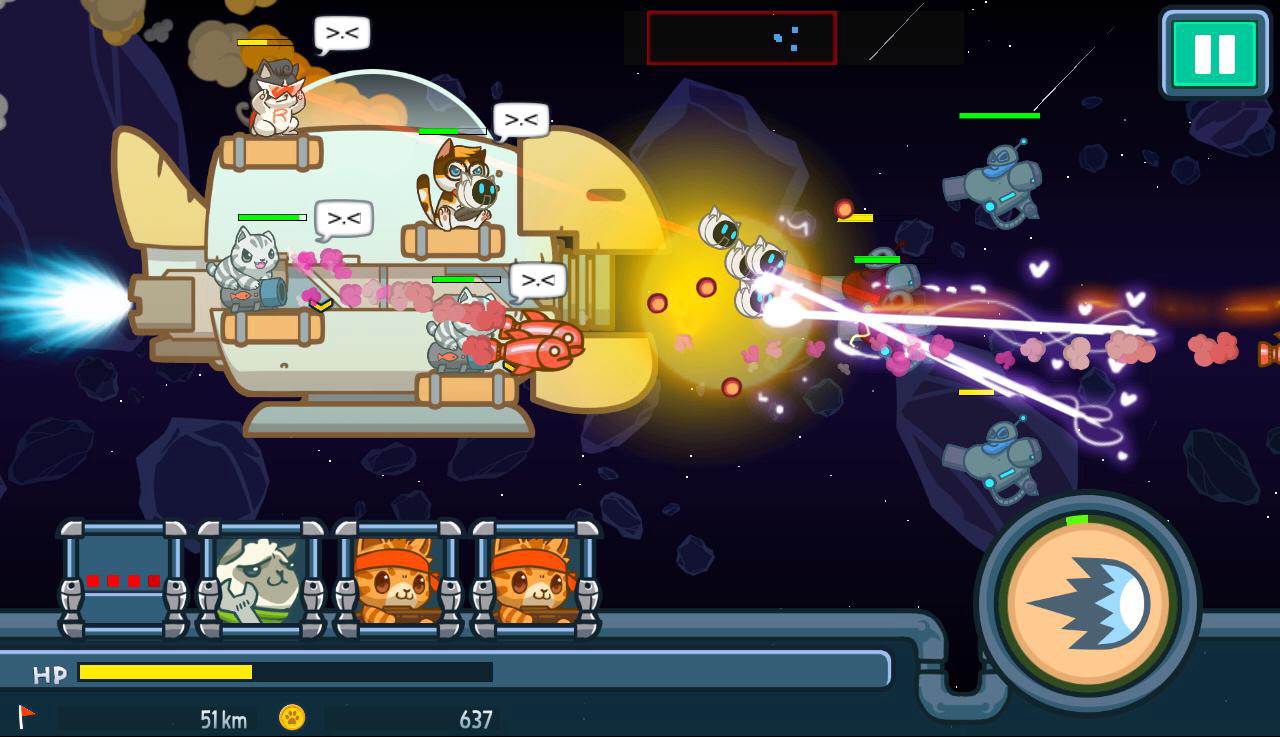Image resolution: width=1280 pixels, height=737 pixels.
Task: Select the grey cat with green scarf card
Action: [x=260, y=580]
